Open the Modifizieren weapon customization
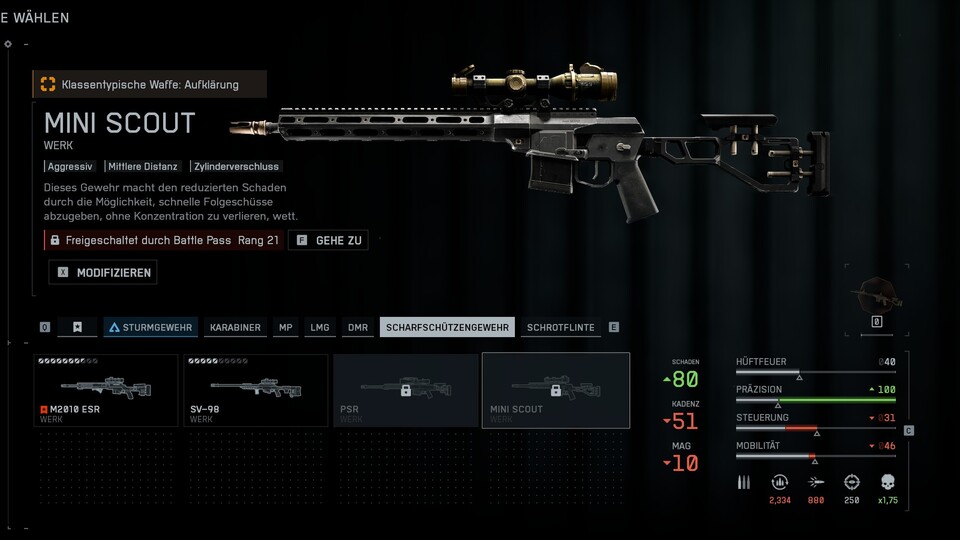This screenshot has height=540, width=960. (103, 272)
